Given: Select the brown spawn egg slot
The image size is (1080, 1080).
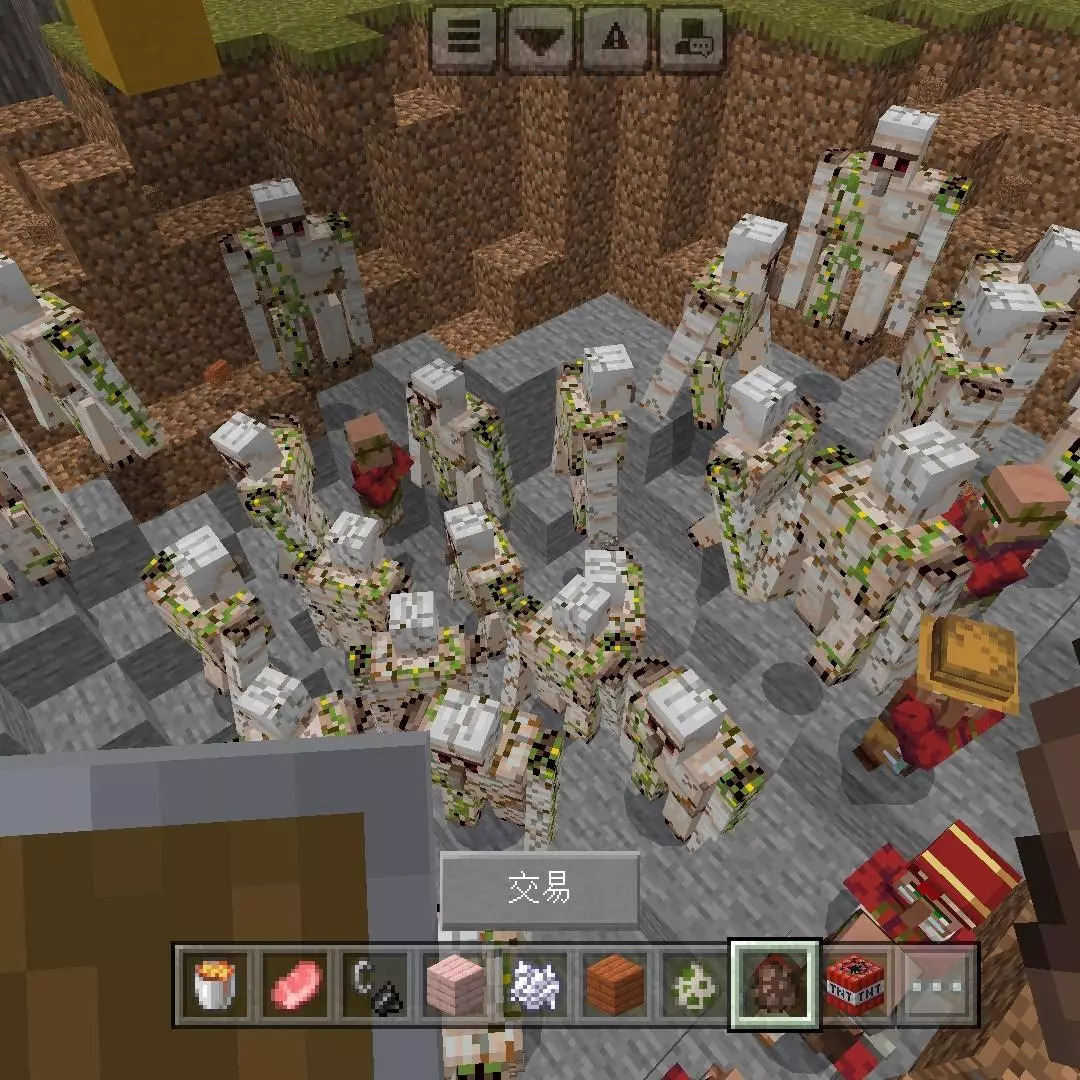Looking at the screenshot, I should (775, 985).
